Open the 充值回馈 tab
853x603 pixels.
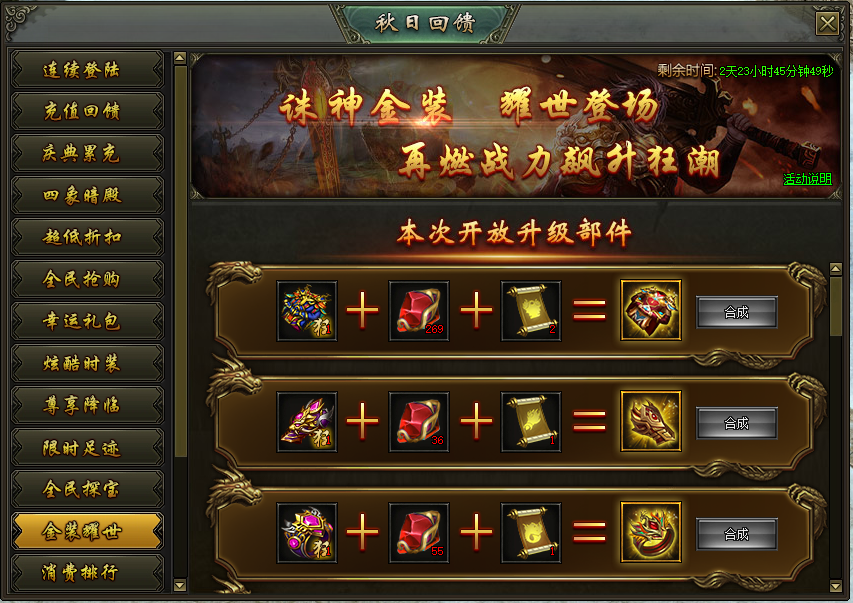(87, 112)
